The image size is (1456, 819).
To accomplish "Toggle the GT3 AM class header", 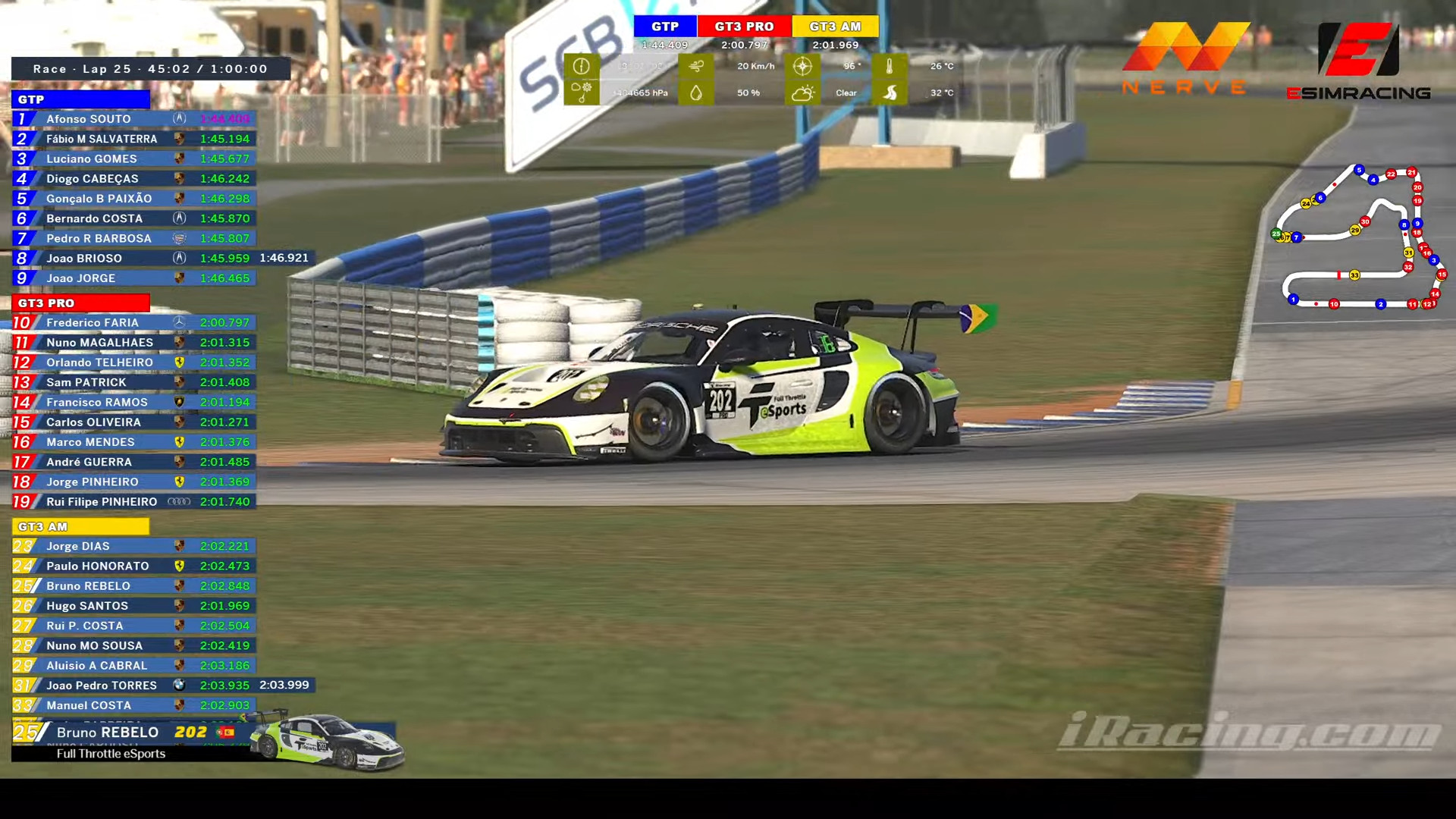I will click(x=81, y=526).
